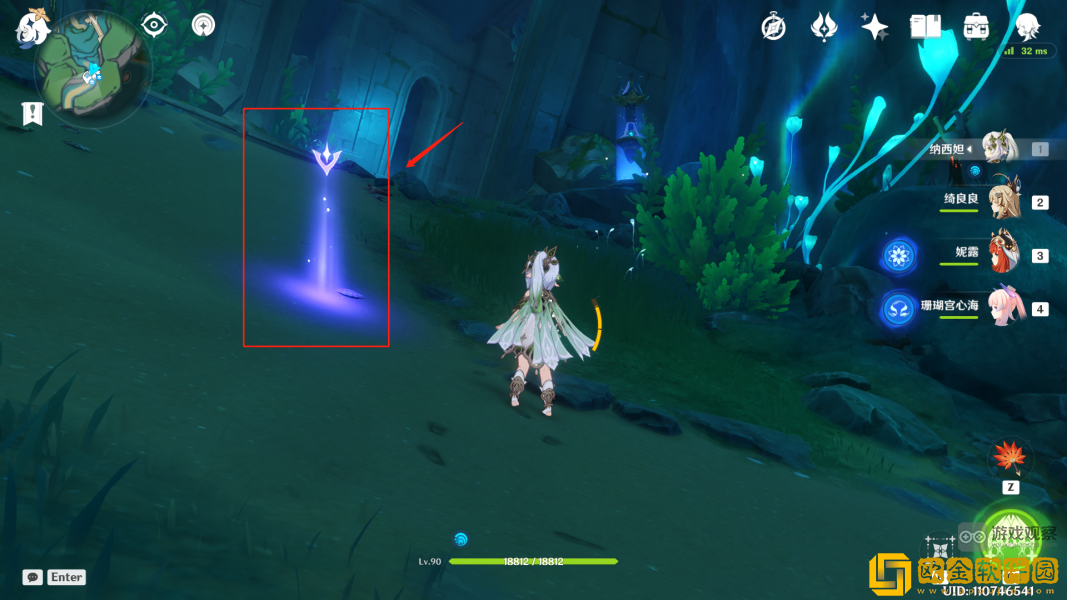Open the Wish menu winged-star icon
1067x600 pixels.
click(823, 27)
